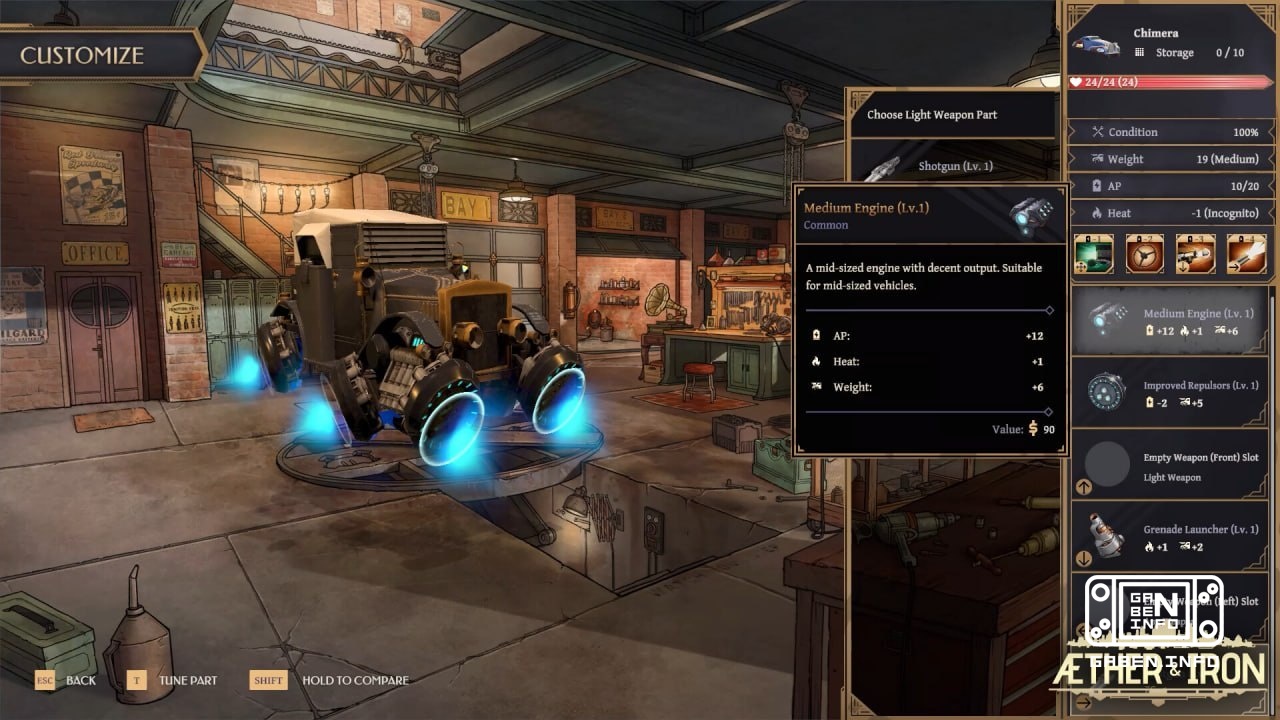Click the flame icon beside Heat
The height and width of the screenshot is (720, 1280).
(x=1098, y=213)
